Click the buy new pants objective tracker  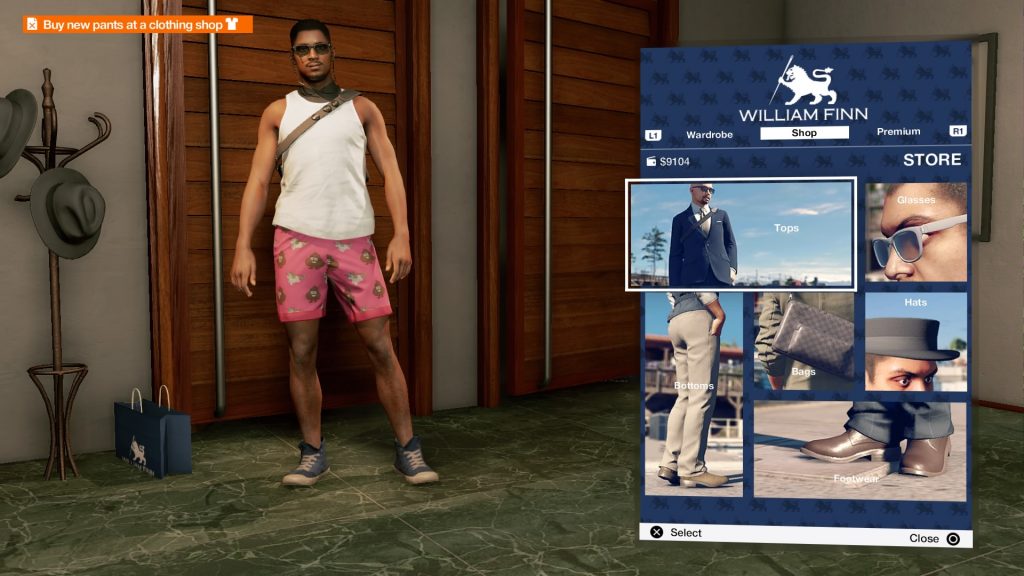[x=138, y=24]
